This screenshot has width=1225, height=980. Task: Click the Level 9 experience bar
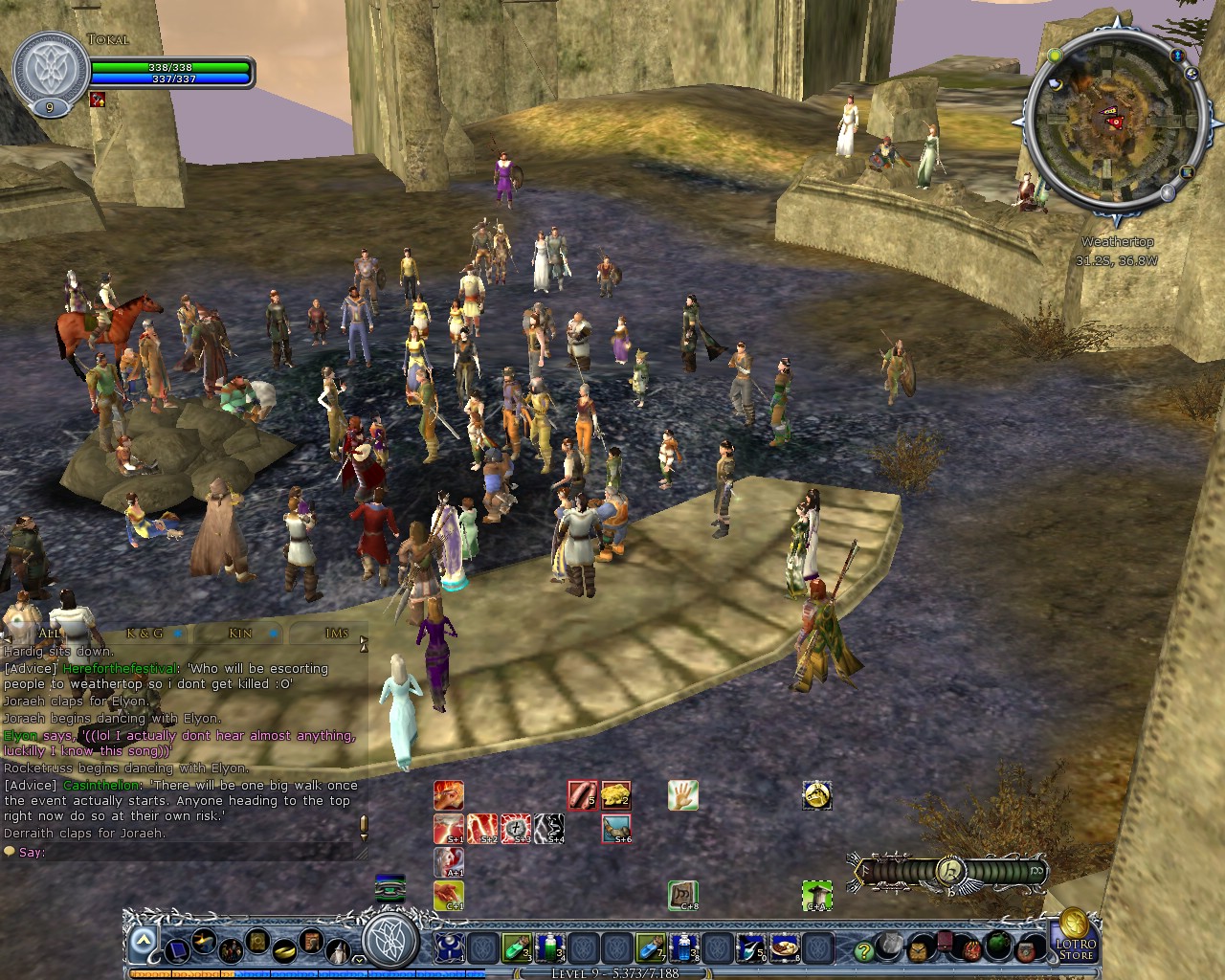tap(612, 971)
